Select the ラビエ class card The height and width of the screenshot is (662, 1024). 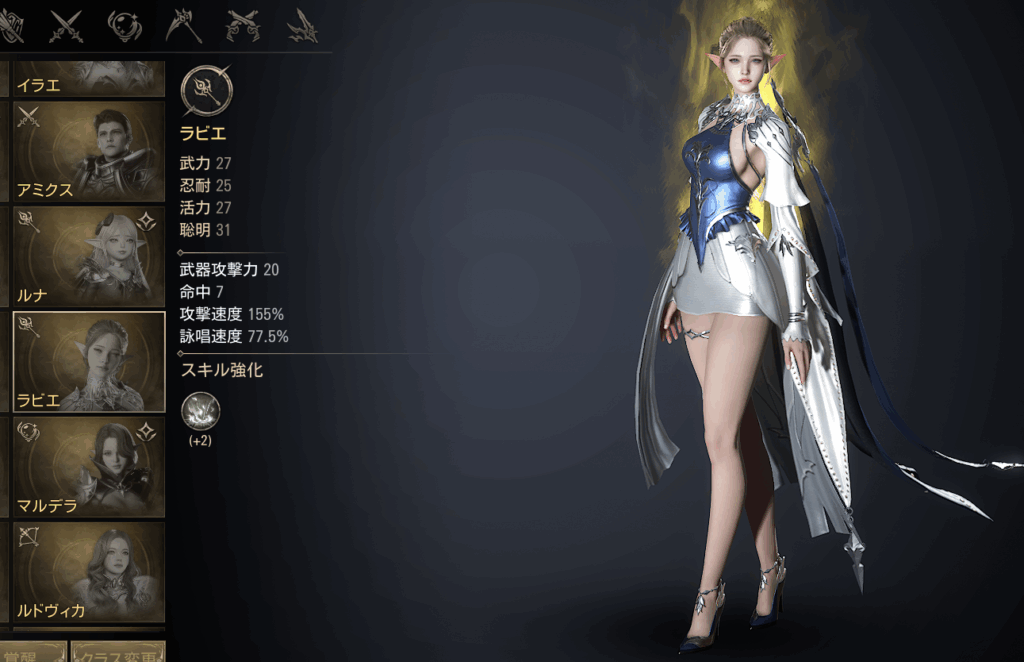[x=88, y=361]
